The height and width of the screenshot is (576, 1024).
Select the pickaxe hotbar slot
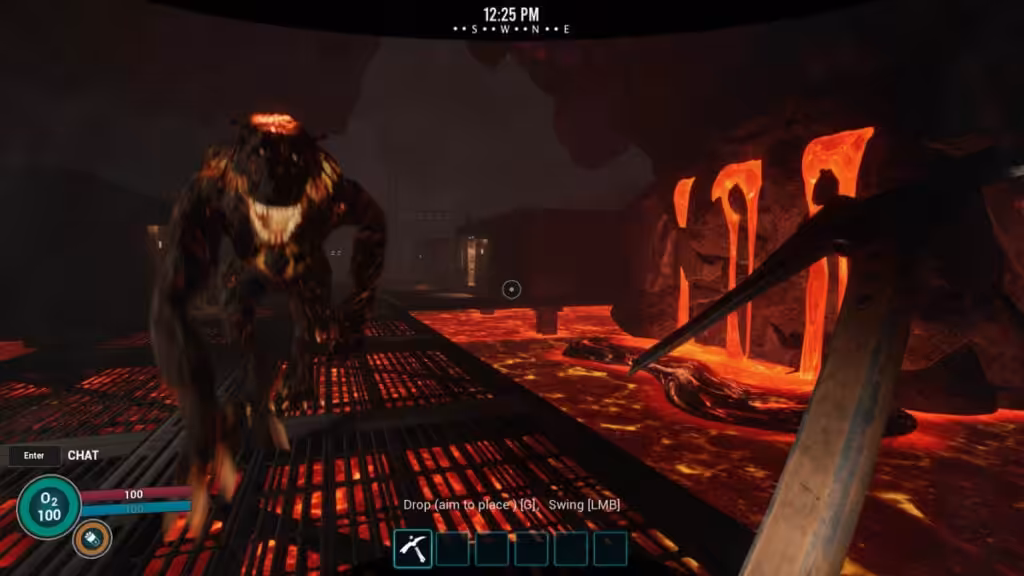[413, 548]
